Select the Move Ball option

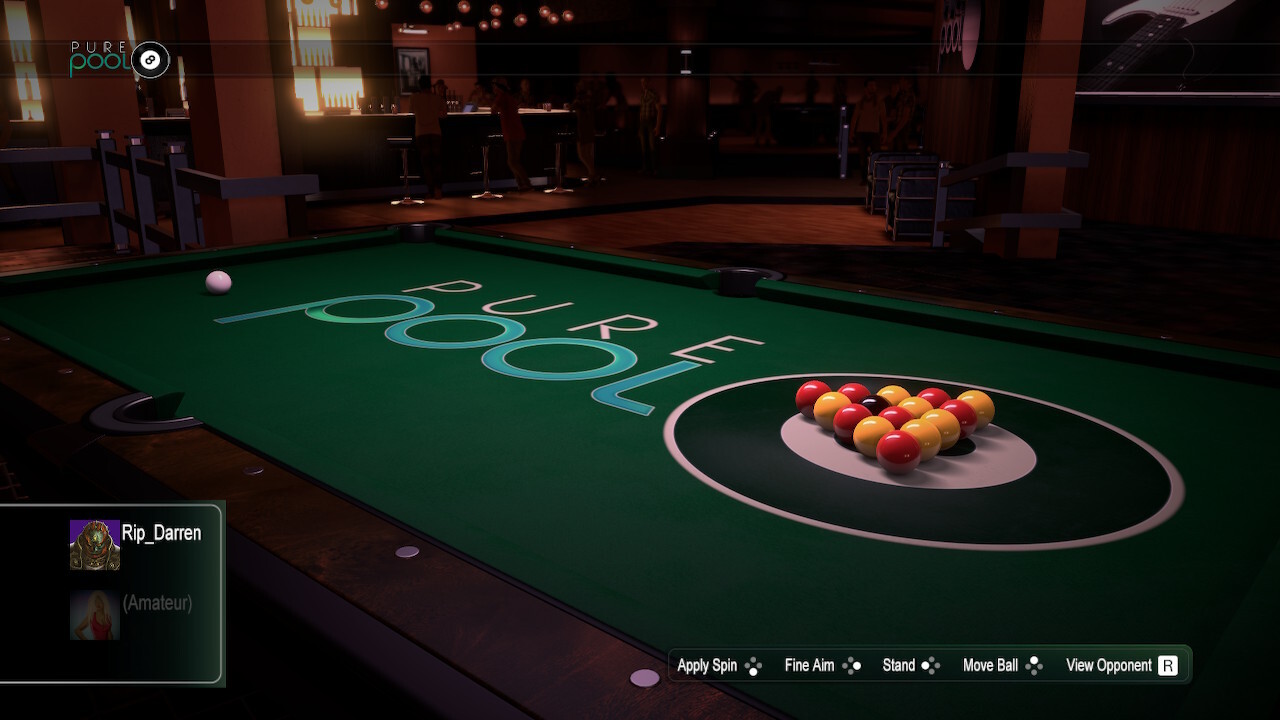(x=990, y=665)
